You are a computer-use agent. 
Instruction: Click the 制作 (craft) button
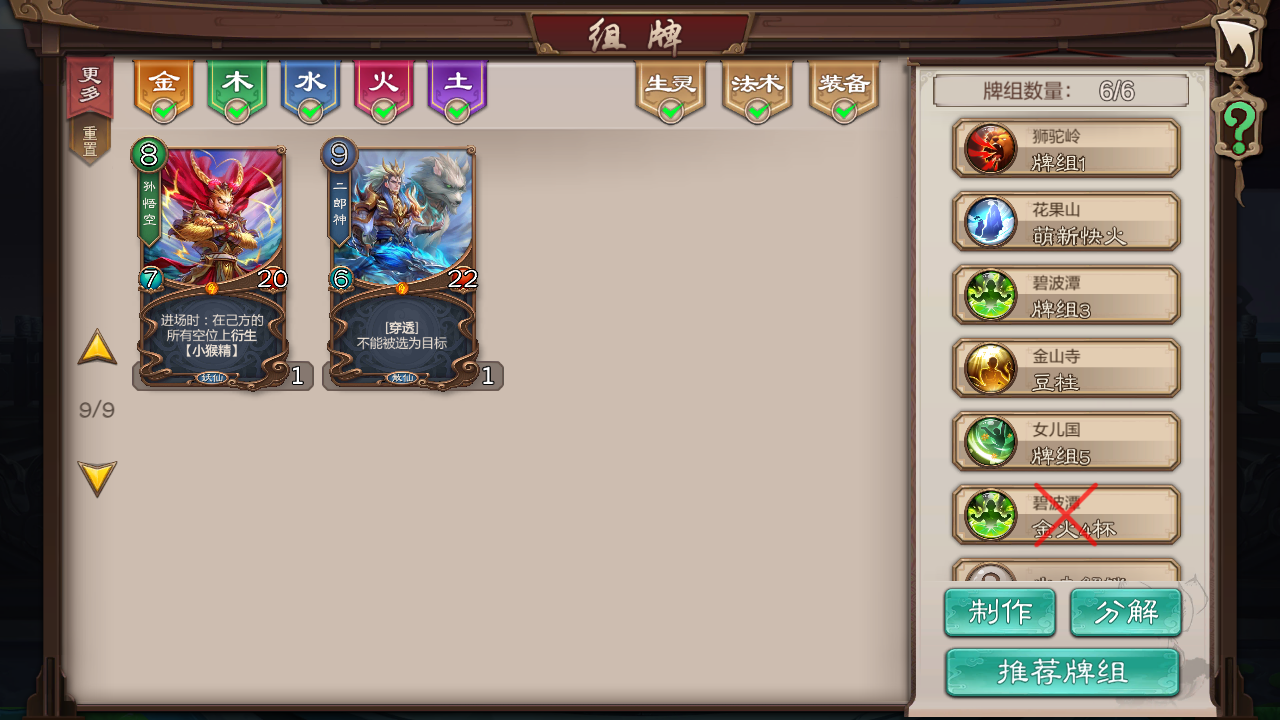click(1000, 612)
